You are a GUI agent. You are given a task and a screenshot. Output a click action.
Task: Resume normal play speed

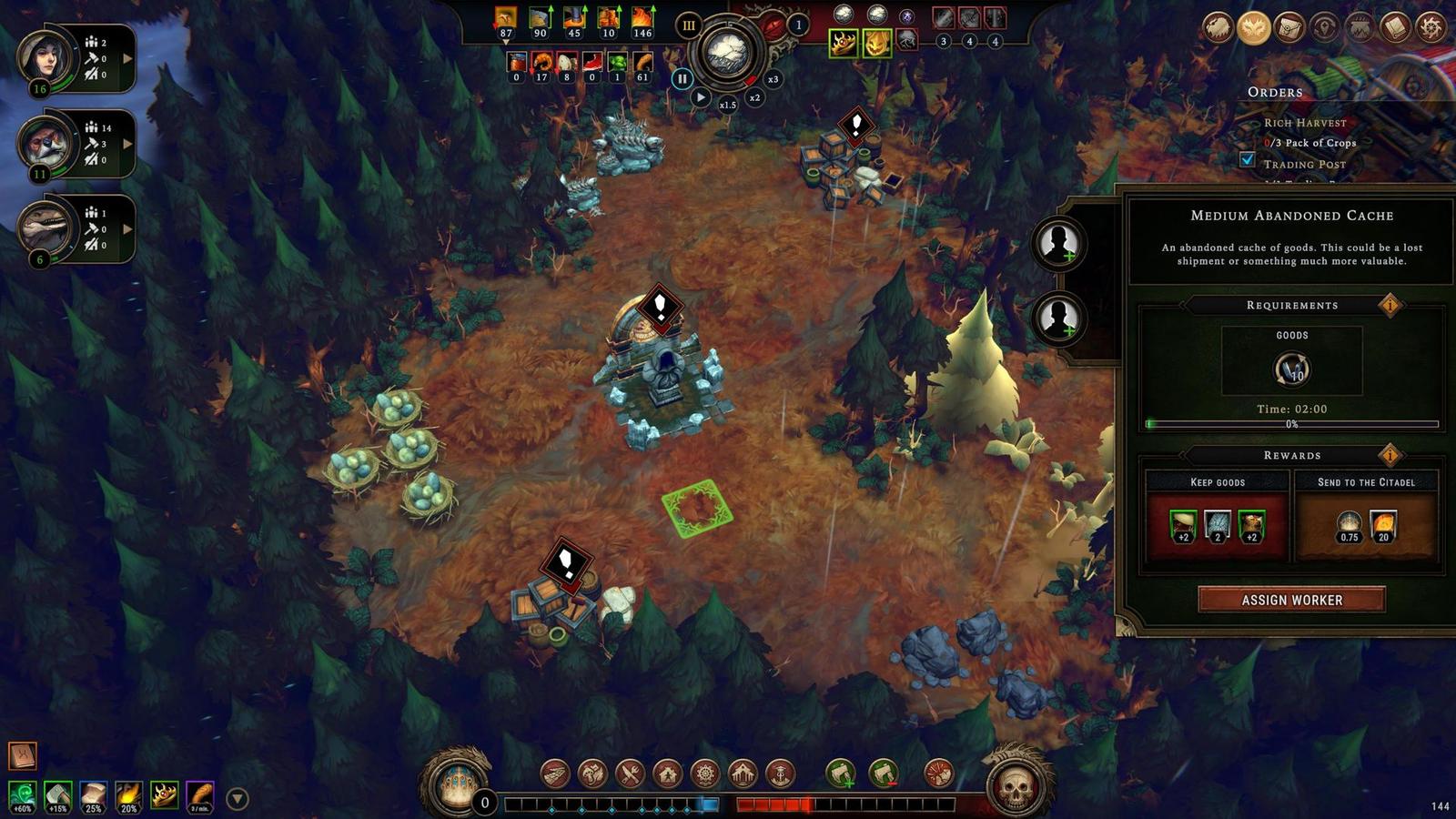click(x=700, y=97)
